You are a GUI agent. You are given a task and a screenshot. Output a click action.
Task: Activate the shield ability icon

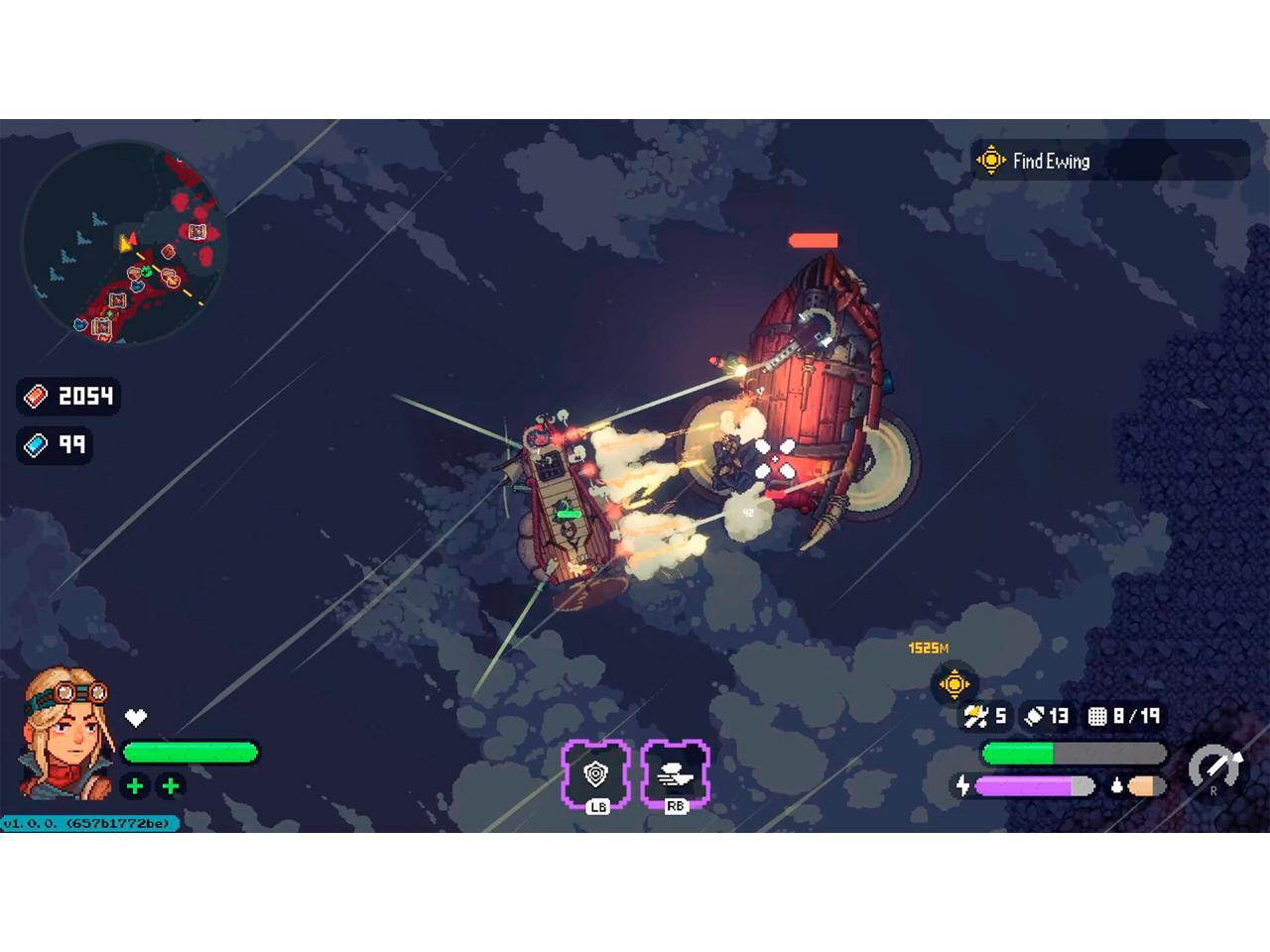pos(595,773)
